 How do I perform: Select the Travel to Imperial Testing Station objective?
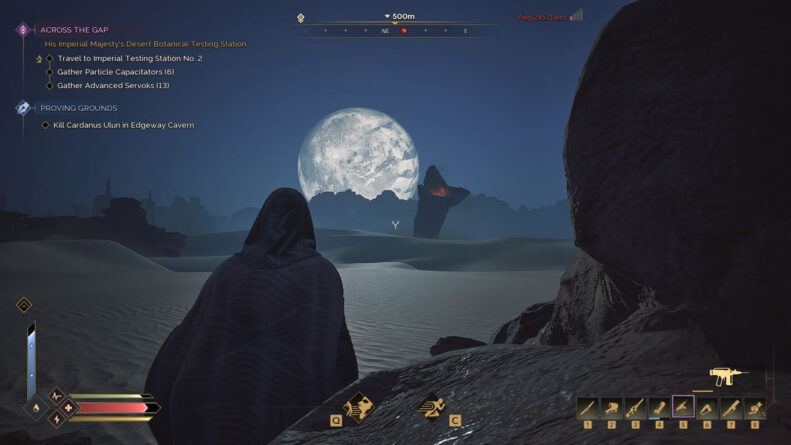(x=129, y=58)
